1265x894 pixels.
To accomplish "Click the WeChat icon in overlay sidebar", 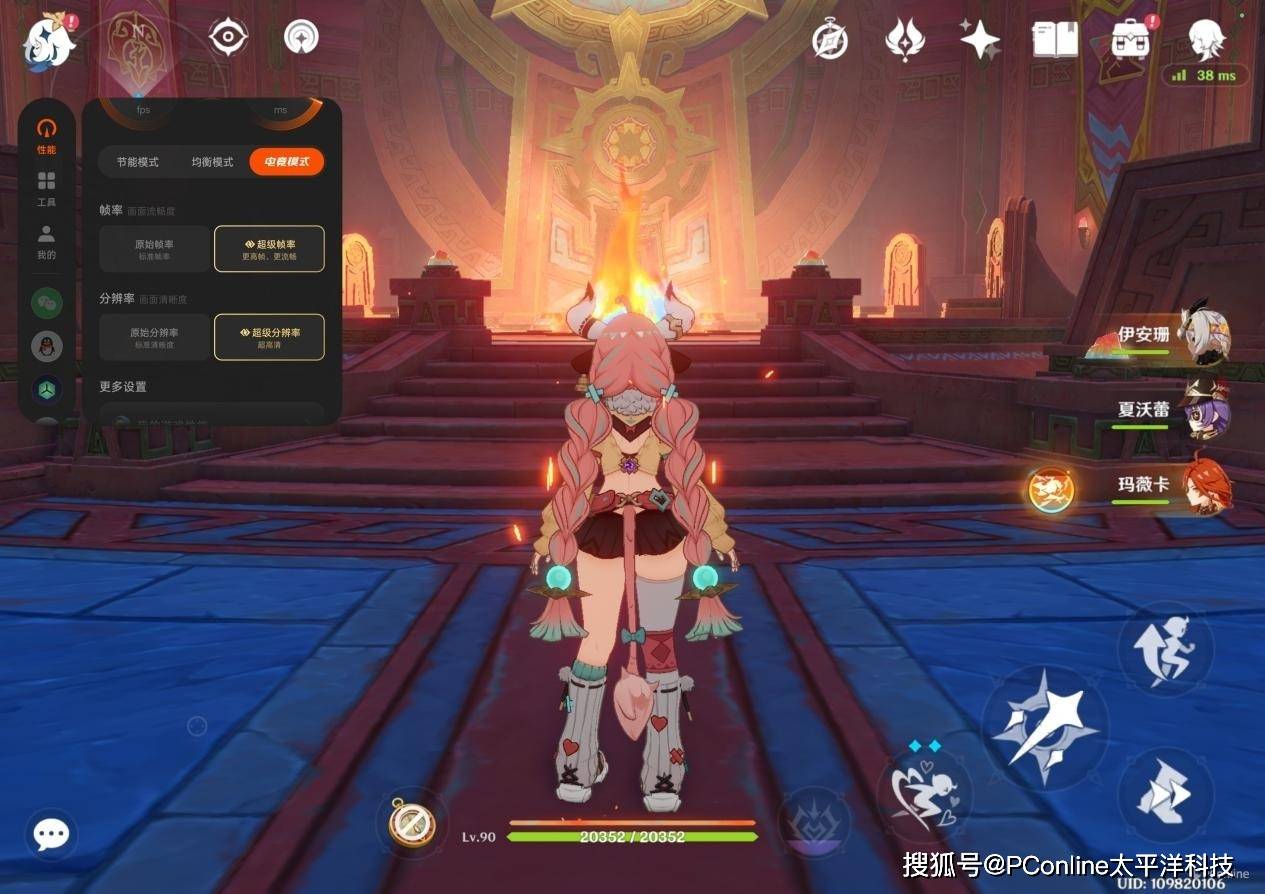I will tap(47, 301).
